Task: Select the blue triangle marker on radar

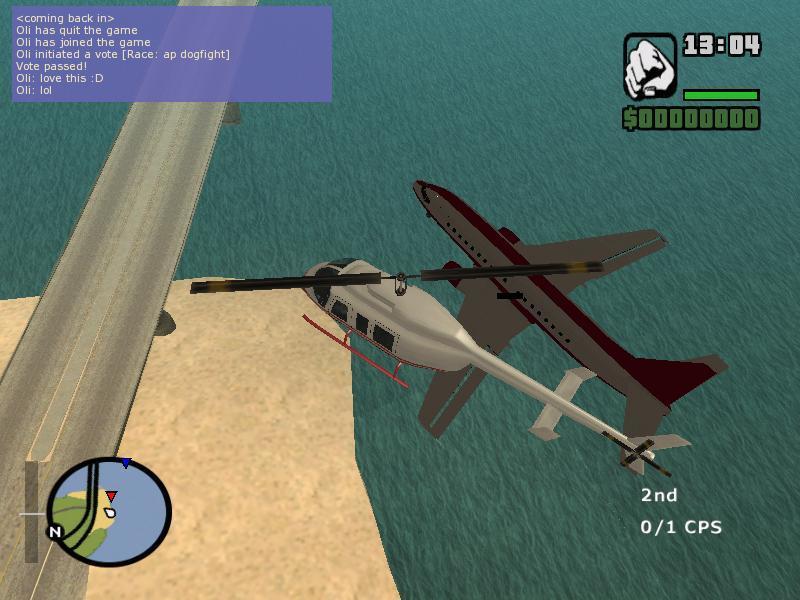Action: pyautogui.click(x=125, y=463)
